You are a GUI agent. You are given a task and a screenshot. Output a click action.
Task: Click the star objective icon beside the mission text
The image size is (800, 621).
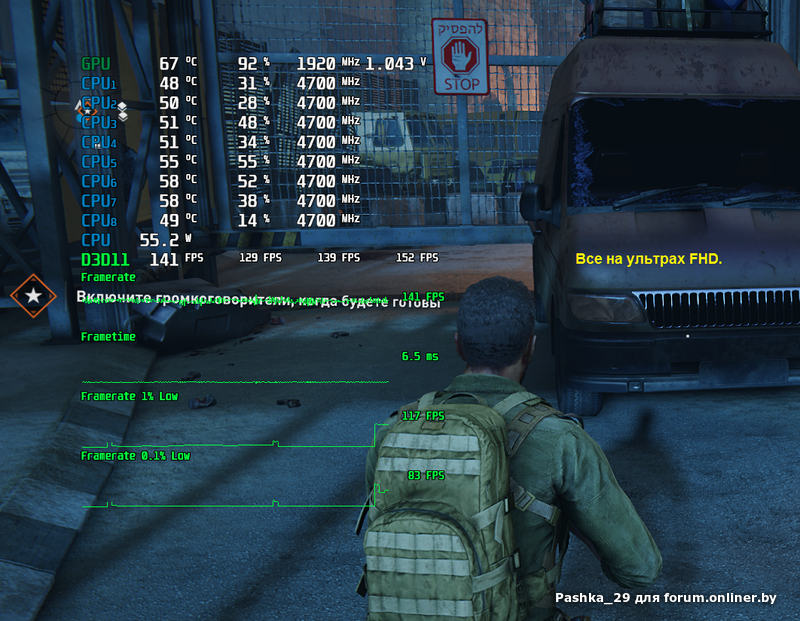(34, 296)
